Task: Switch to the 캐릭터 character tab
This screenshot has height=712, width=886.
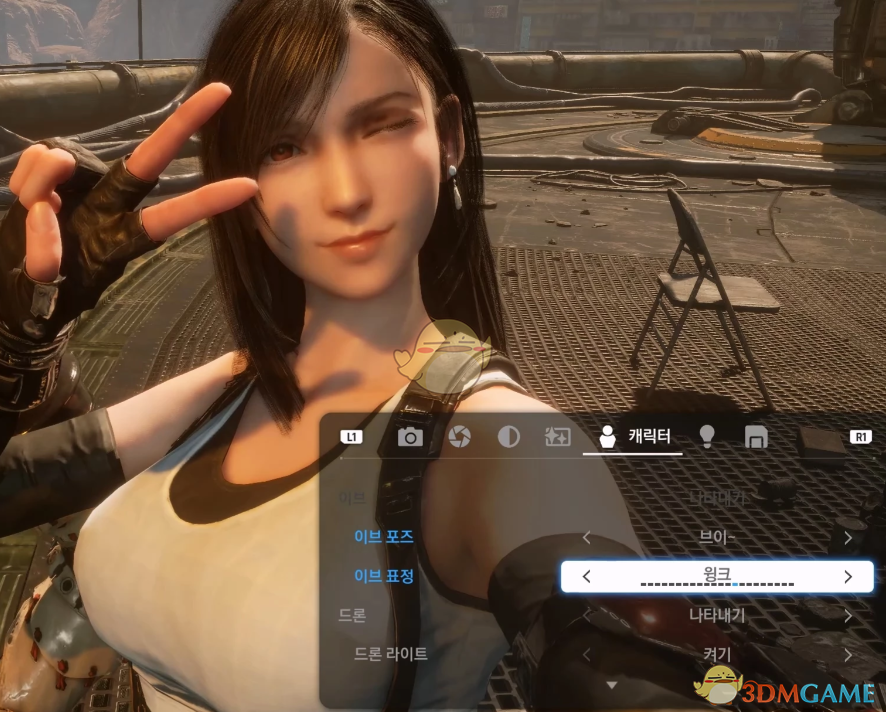Action: 633,437
